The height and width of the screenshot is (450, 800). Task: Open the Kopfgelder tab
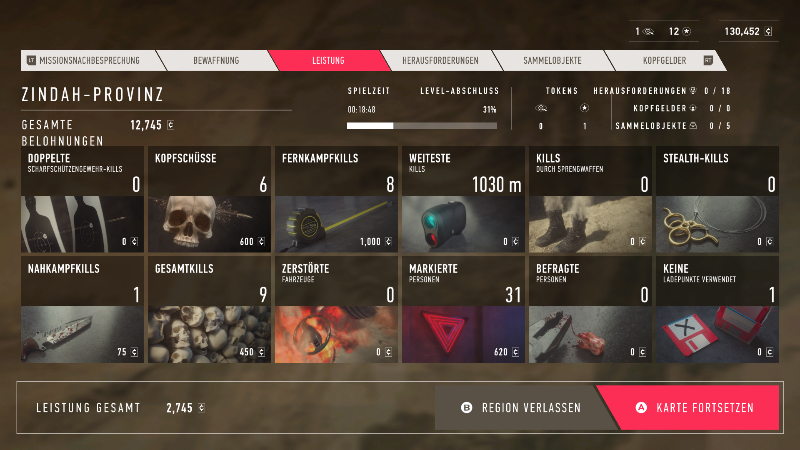click(660, 60)
